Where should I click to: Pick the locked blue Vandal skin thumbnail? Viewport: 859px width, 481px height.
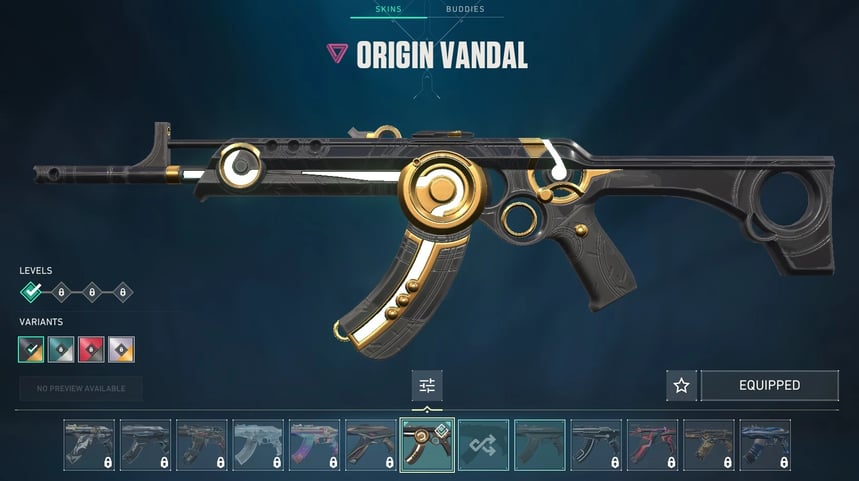click(x=765, y=444)
